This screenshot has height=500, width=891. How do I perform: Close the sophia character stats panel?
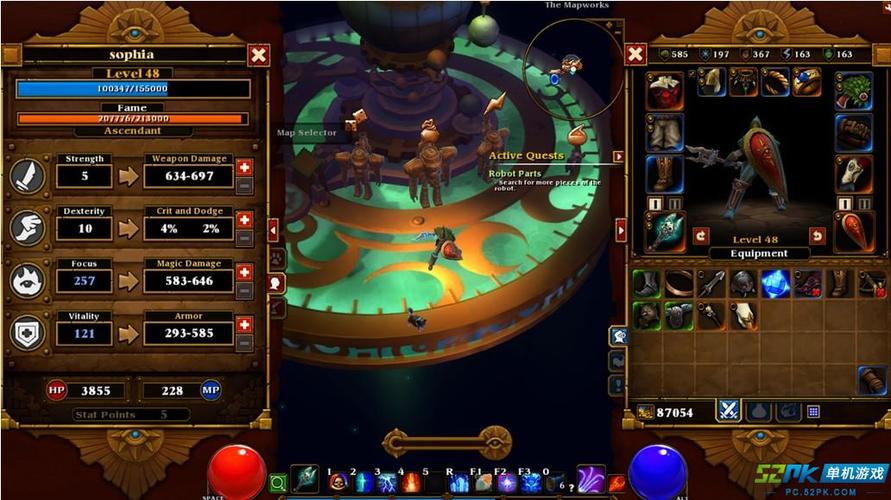coord(259,55)
